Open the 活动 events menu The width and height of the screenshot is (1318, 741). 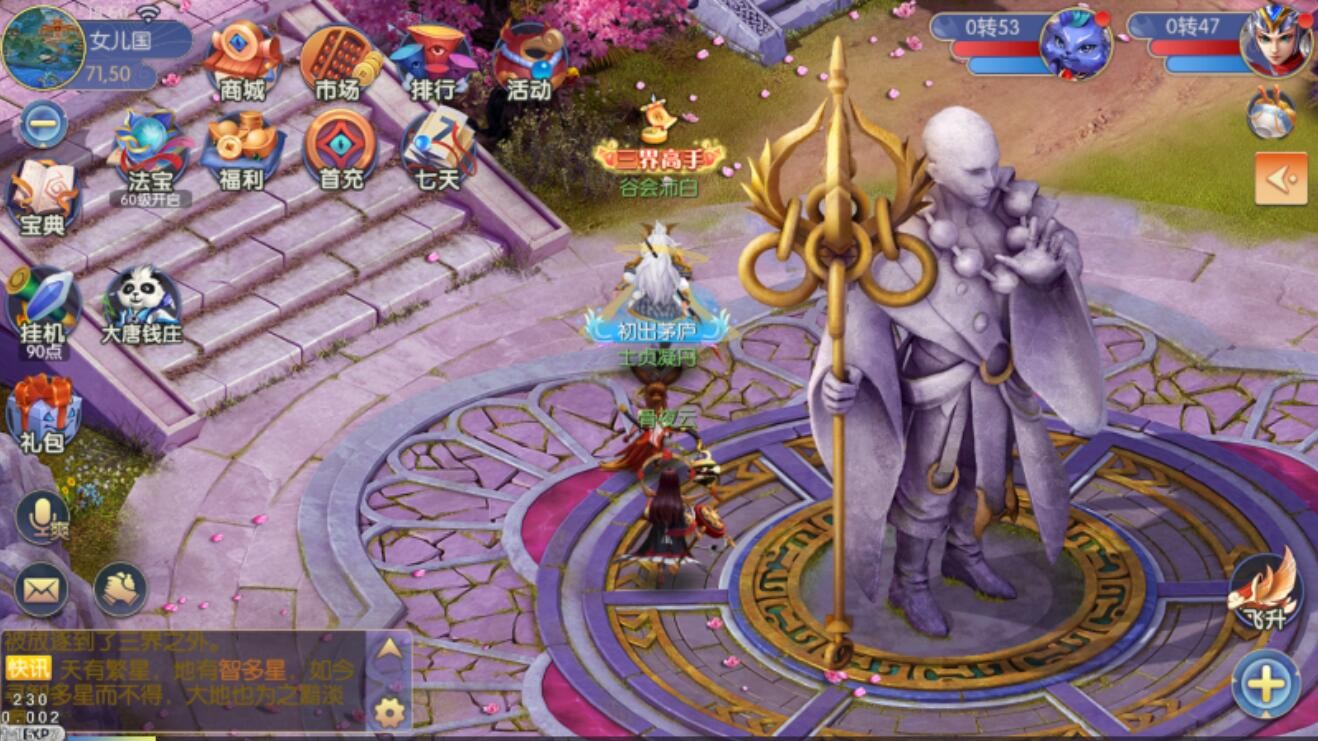tap(528, 60)
